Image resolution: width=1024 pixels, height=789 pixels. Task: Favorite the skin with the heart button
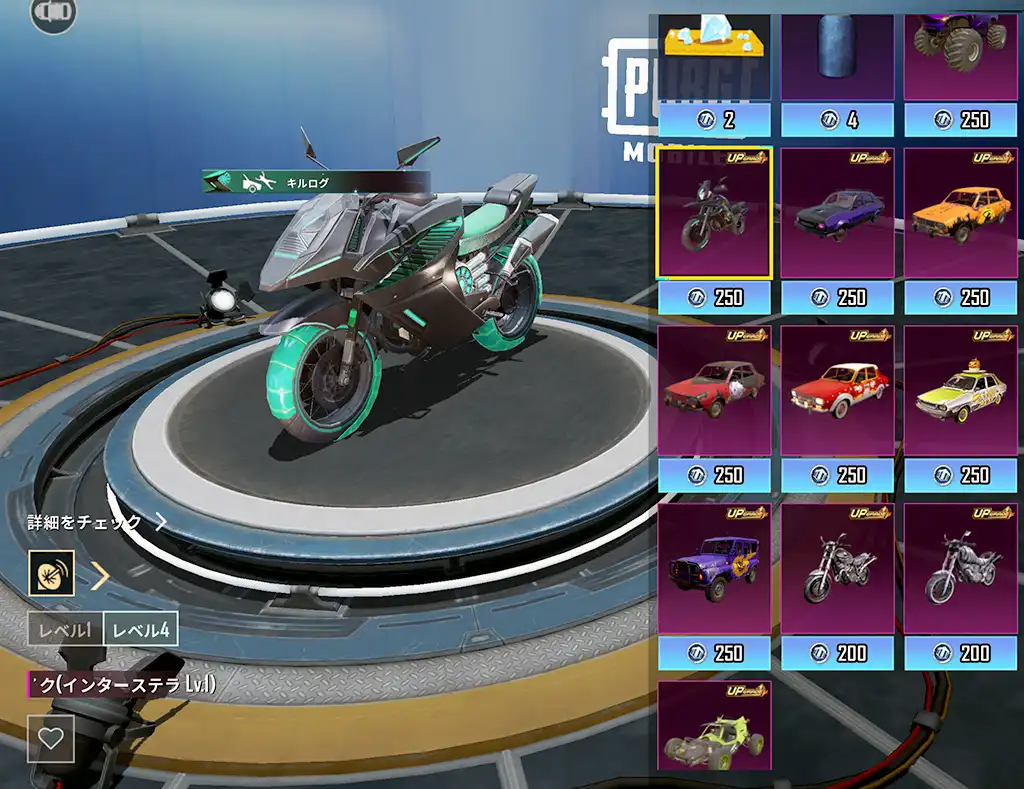click(x=51, y=739)
